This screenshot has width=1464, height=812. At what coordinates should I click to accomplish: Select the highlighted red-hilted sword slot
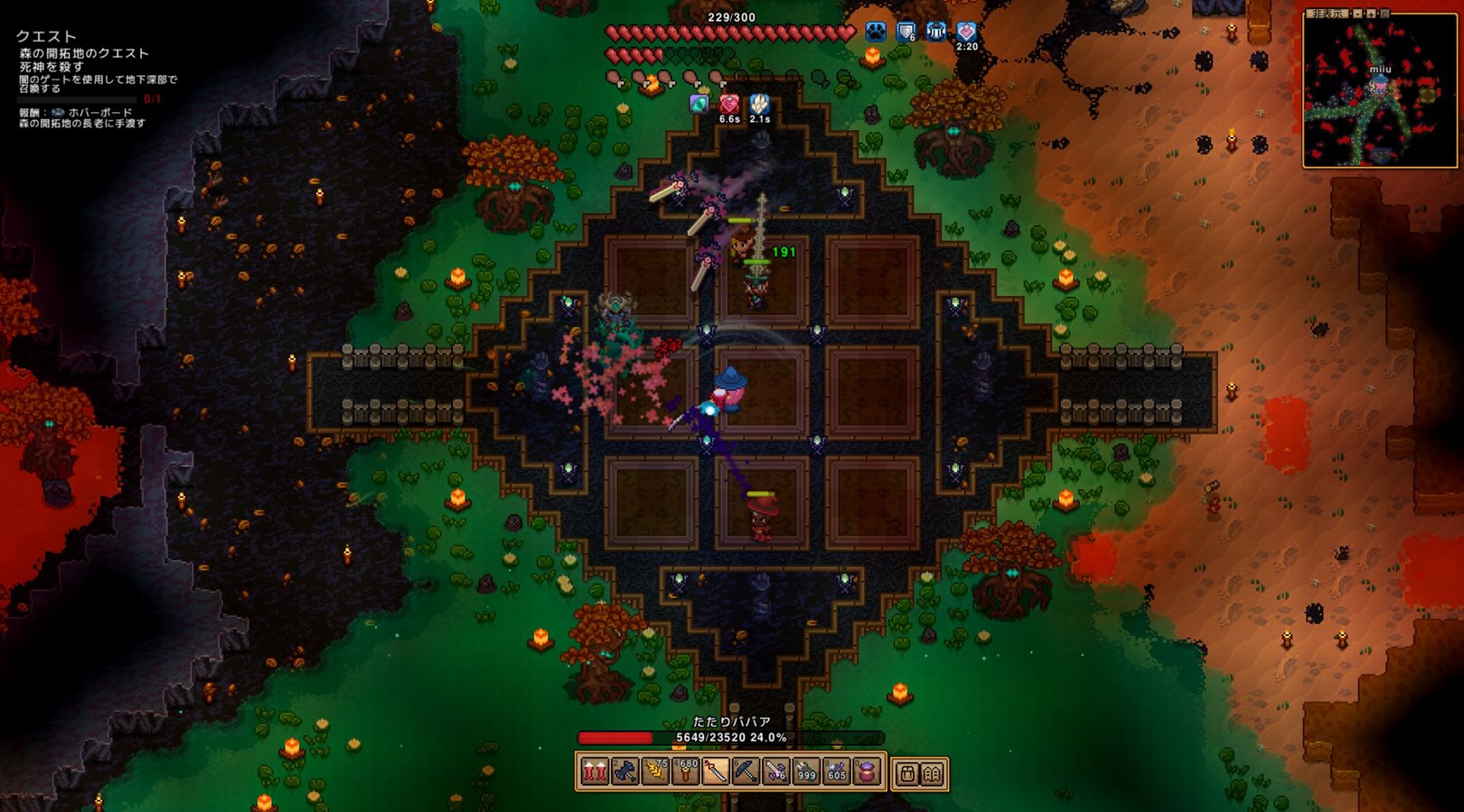coord(716,772)
